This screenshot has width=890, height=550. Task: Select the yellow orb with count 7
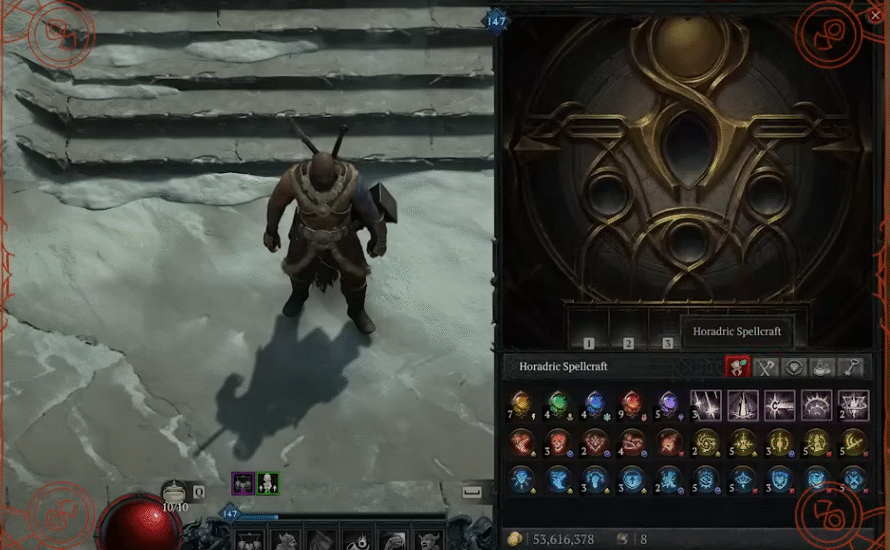coord(520,405)
